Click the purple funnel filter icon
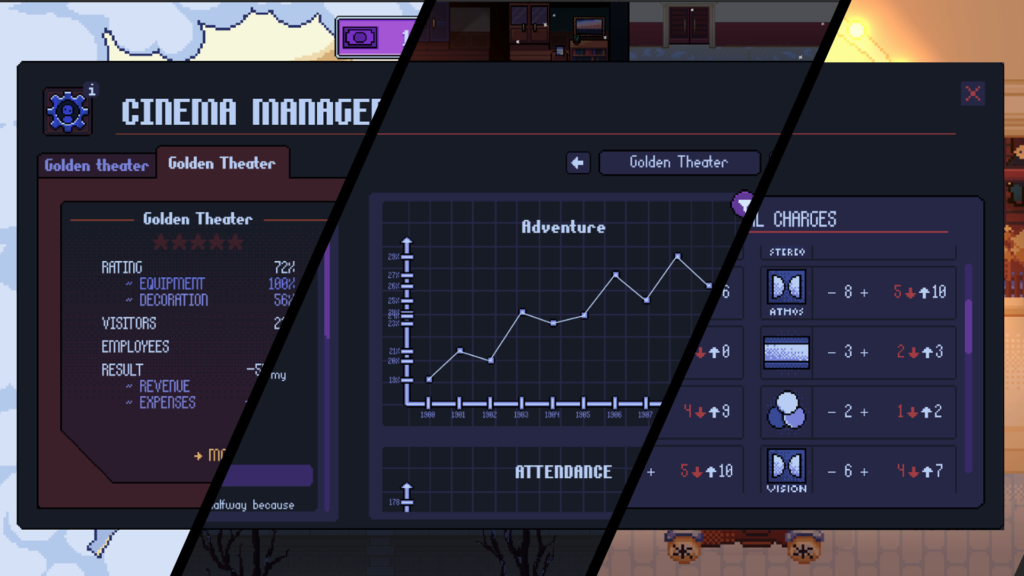This screenshot has width=1024, height=576. click(x=744, y=205)
